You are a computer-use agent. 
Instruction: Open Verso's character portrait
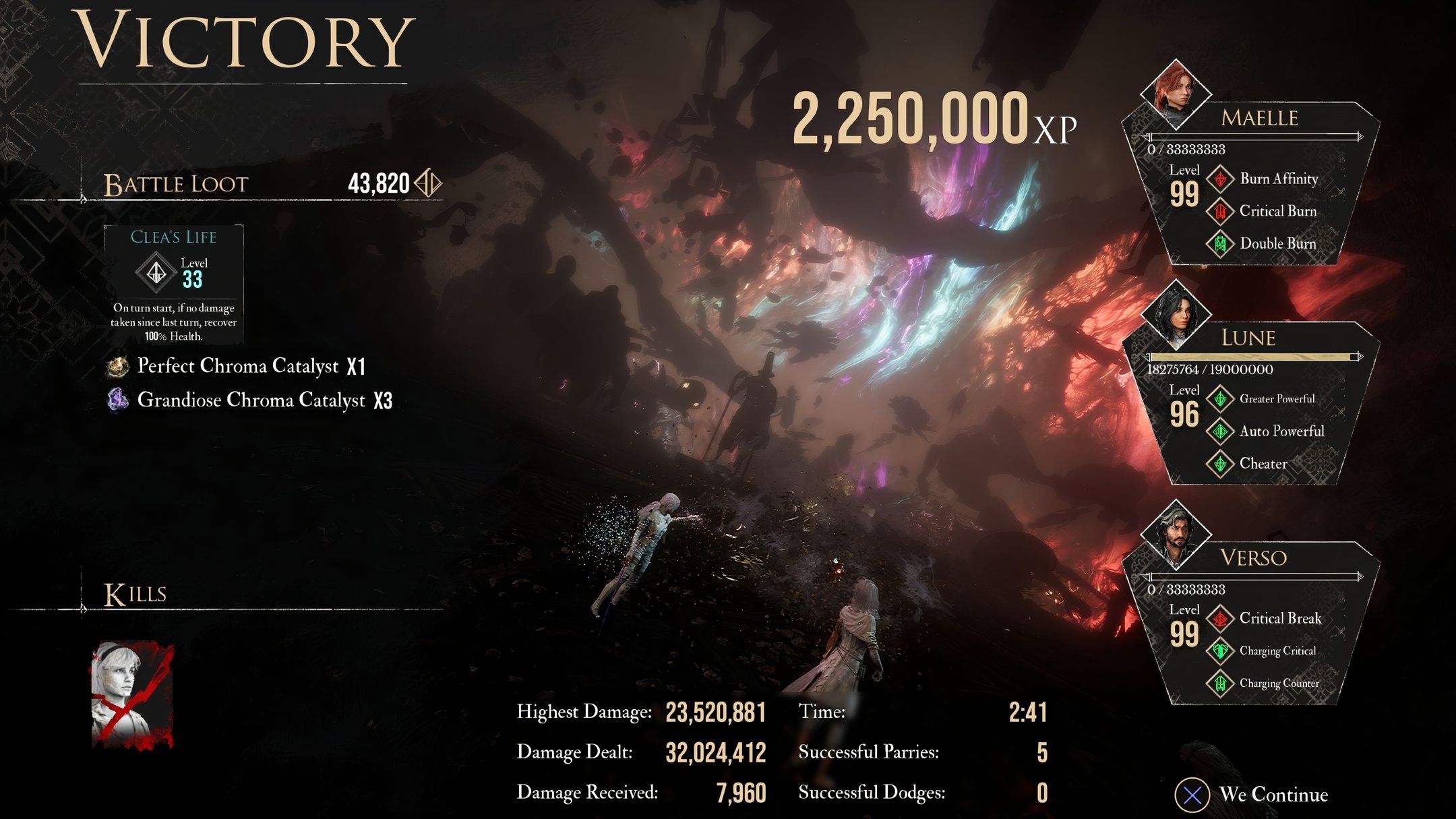(x=1175, y=534)
